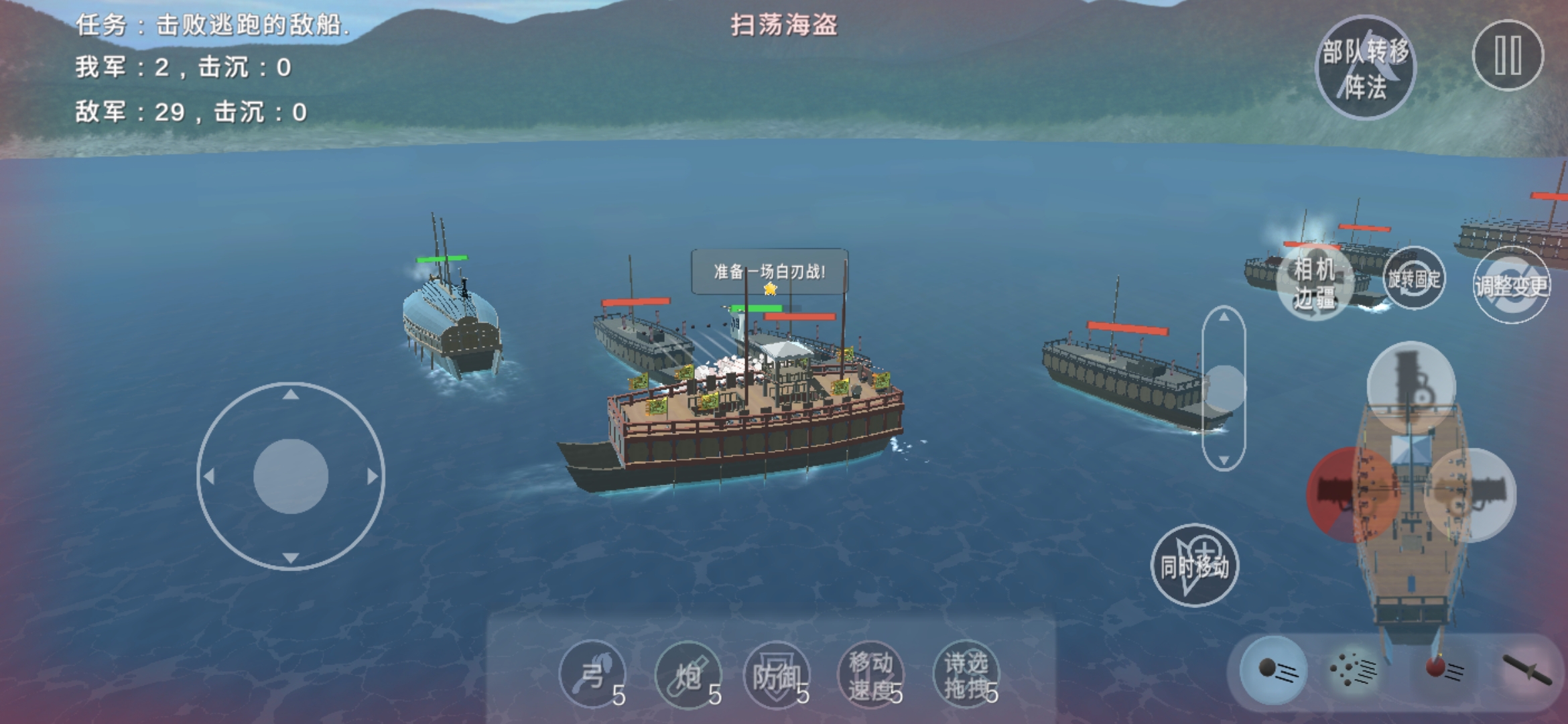This screenshot has height=724, width=1568.
Task: Toggle the 旋转固定 rotation lock
Action: [x=1414, y=279]
